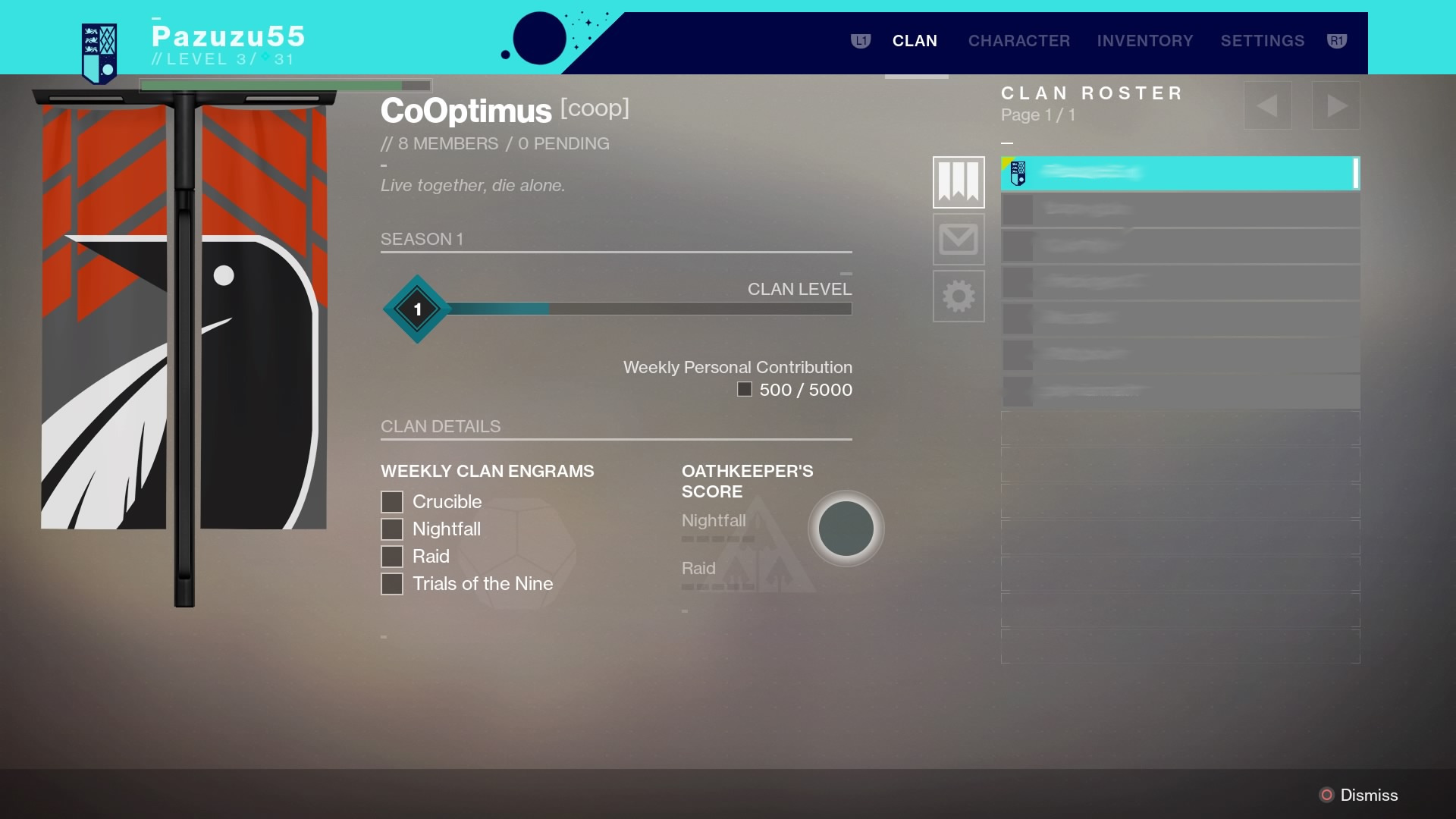Toggle the Crucible weekly engram checkbox
The image size is (1456, 819).
(x=391, y=501)
